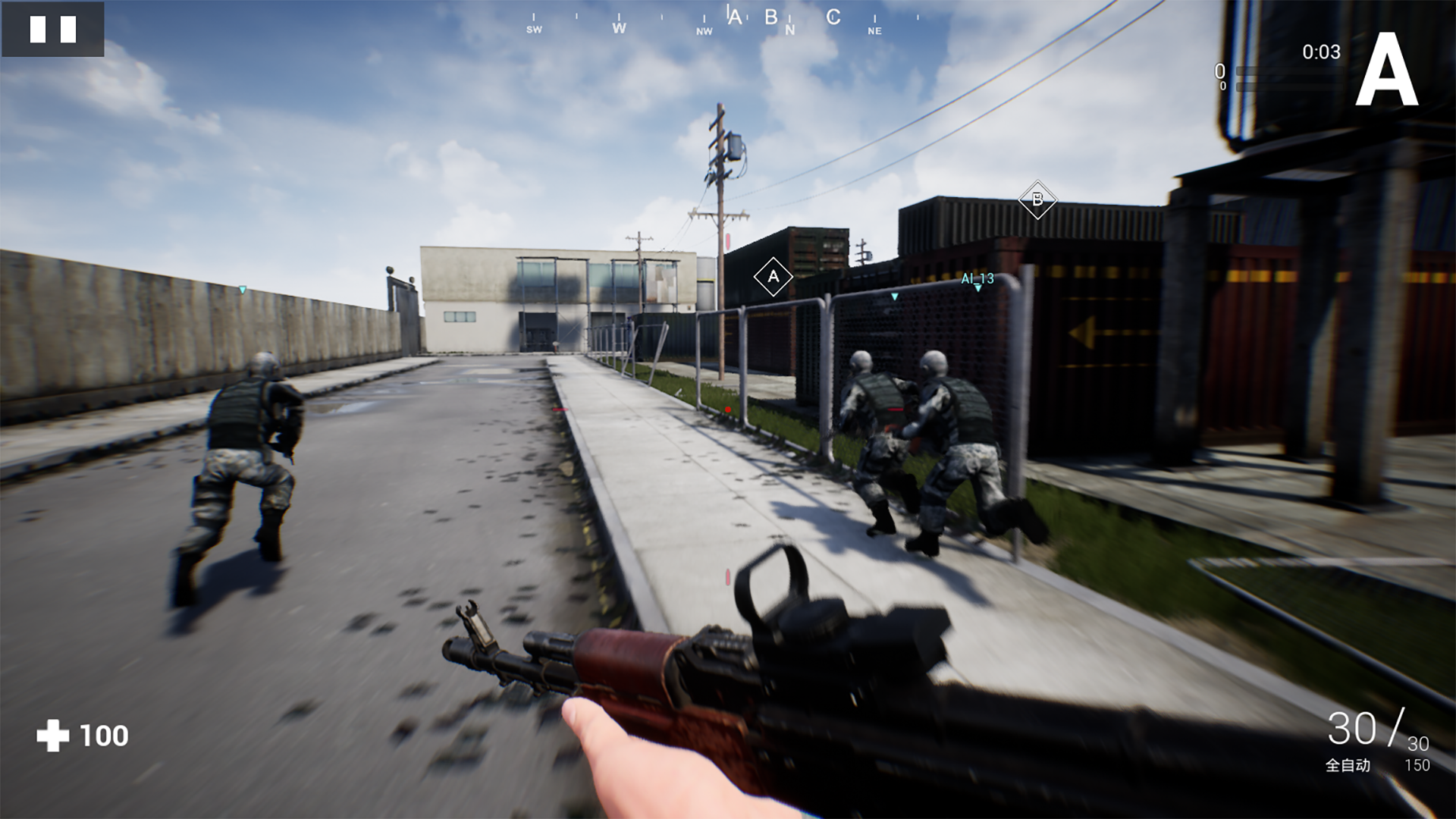Click the W heading on the compass
The width and height of the screenshot is (1456, 819).
click(618, 28)
